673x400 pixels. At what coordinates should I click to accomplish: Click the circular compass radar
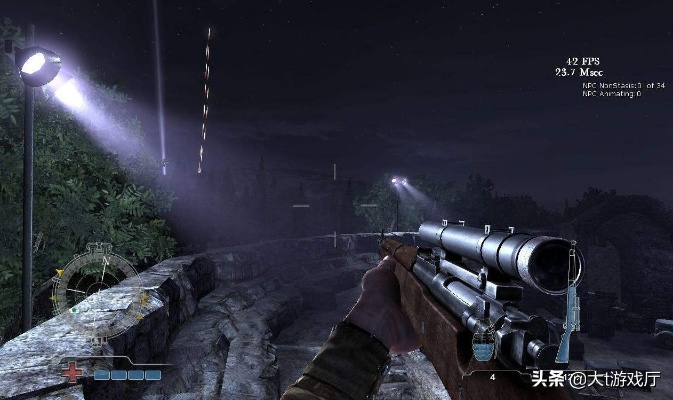tap(95, 289)
